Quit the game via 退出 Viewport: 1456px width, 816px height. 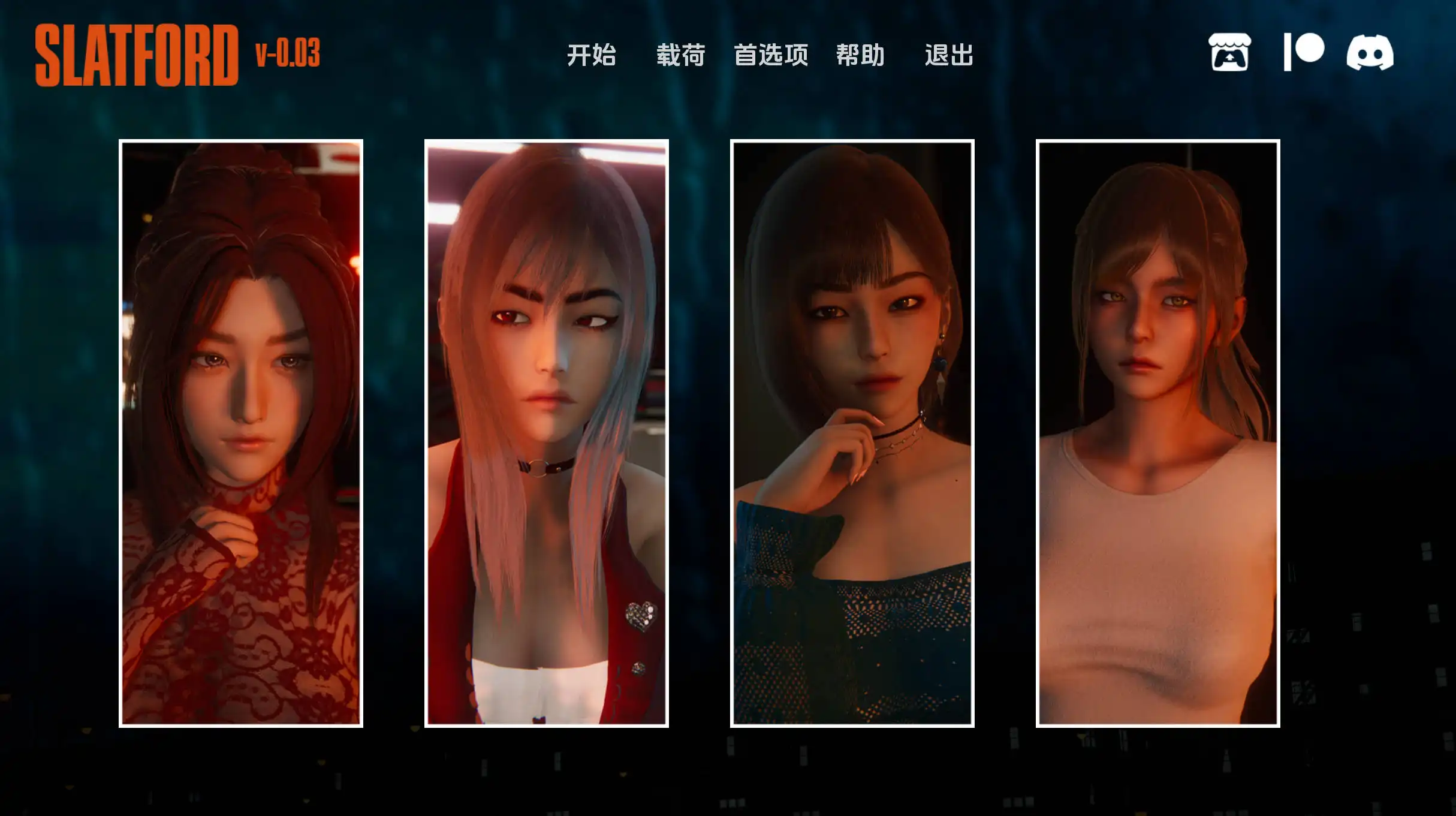[x=949, y=55]
